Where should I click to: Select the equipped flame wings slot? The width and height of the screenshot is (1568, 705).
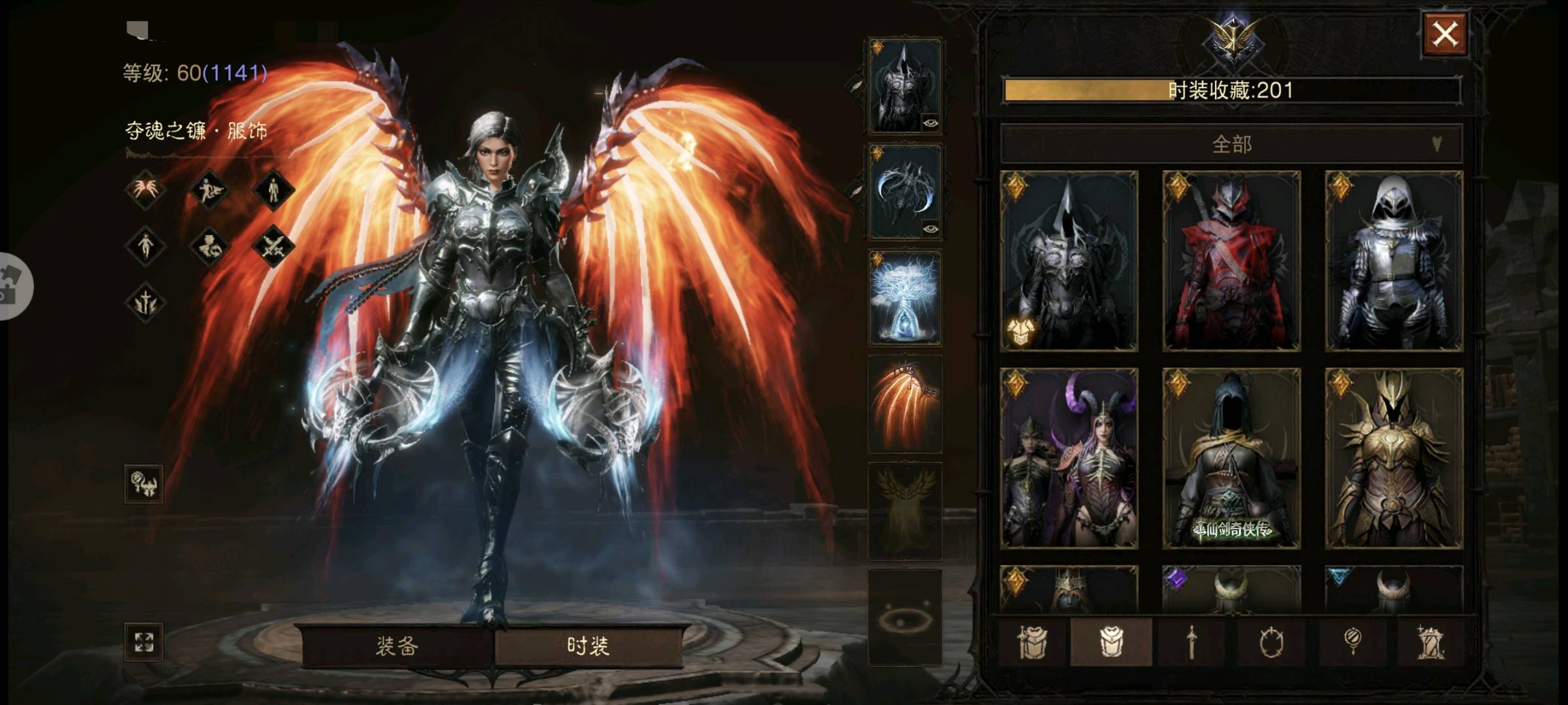(905, 405)
